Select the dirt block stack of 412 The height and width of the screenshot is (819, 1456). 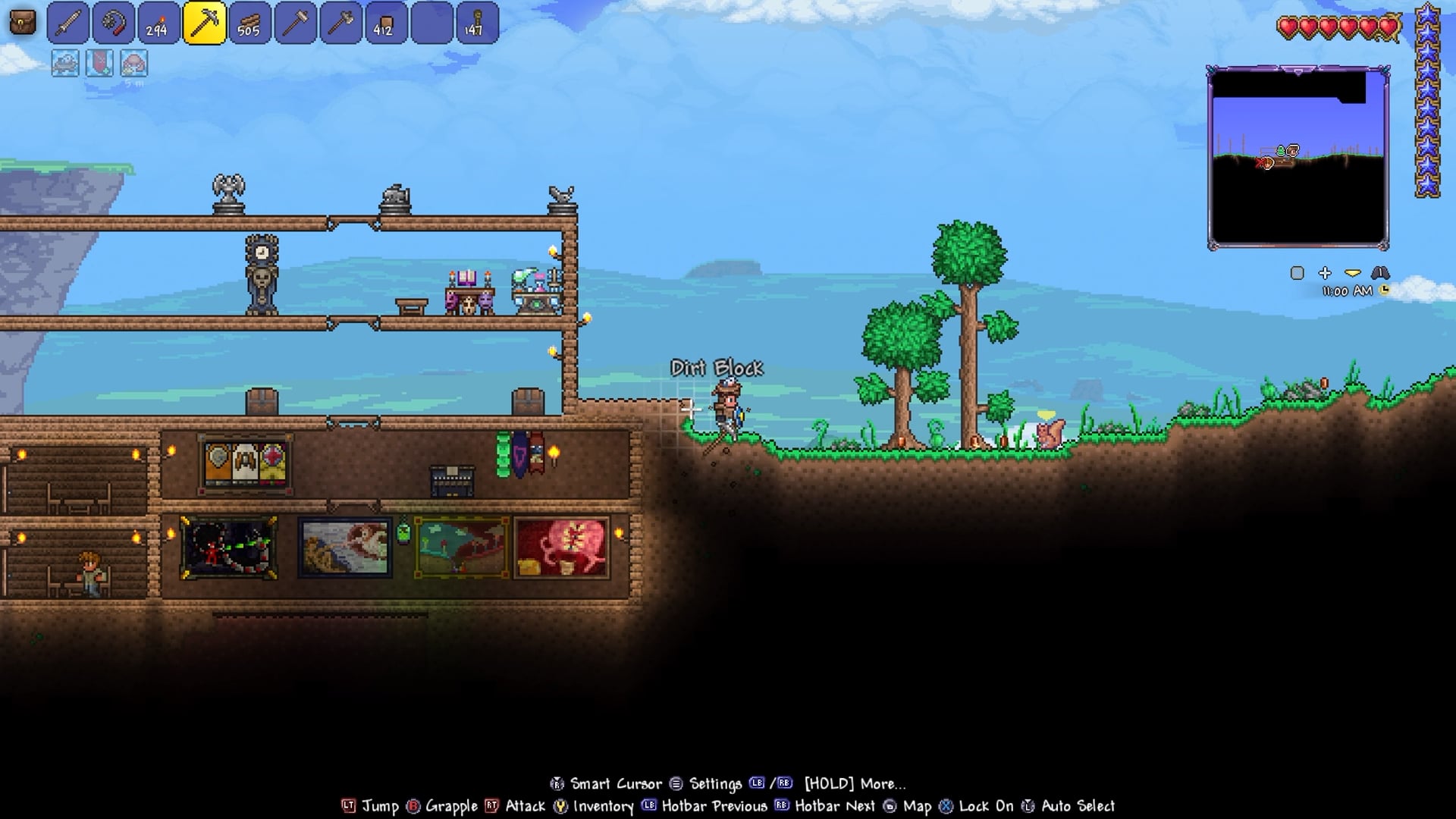coord(386,23)
